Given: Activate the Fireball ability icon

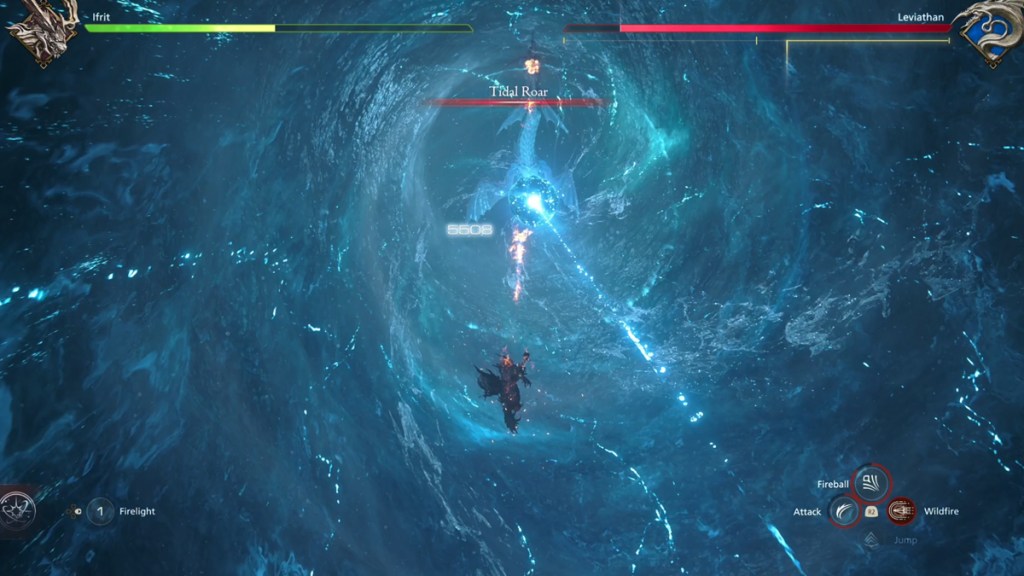Looking at the screenshot, I should coord(870,485).
